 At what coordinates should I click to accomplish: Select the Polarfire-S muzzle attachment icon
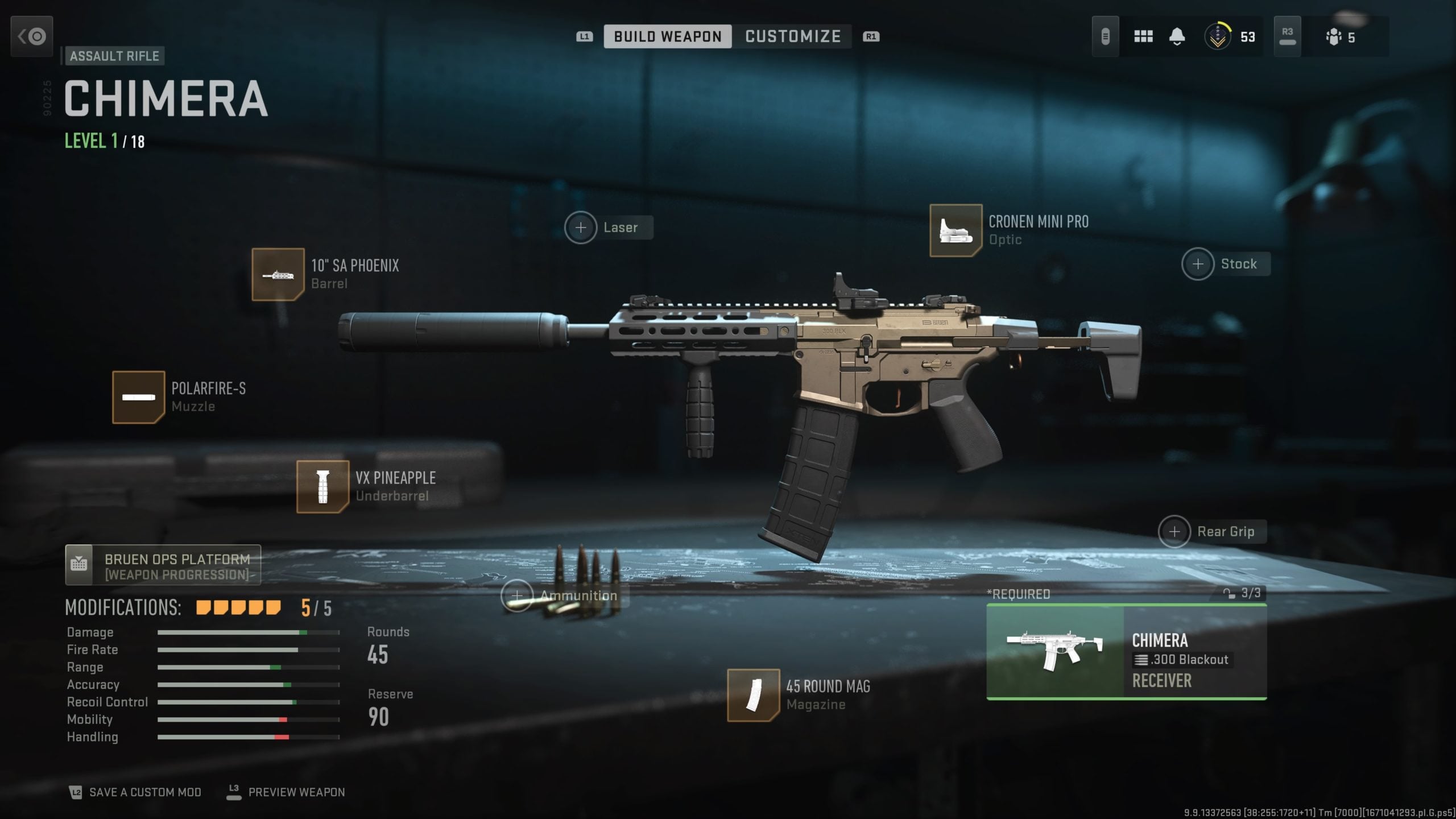coord(140,397)
